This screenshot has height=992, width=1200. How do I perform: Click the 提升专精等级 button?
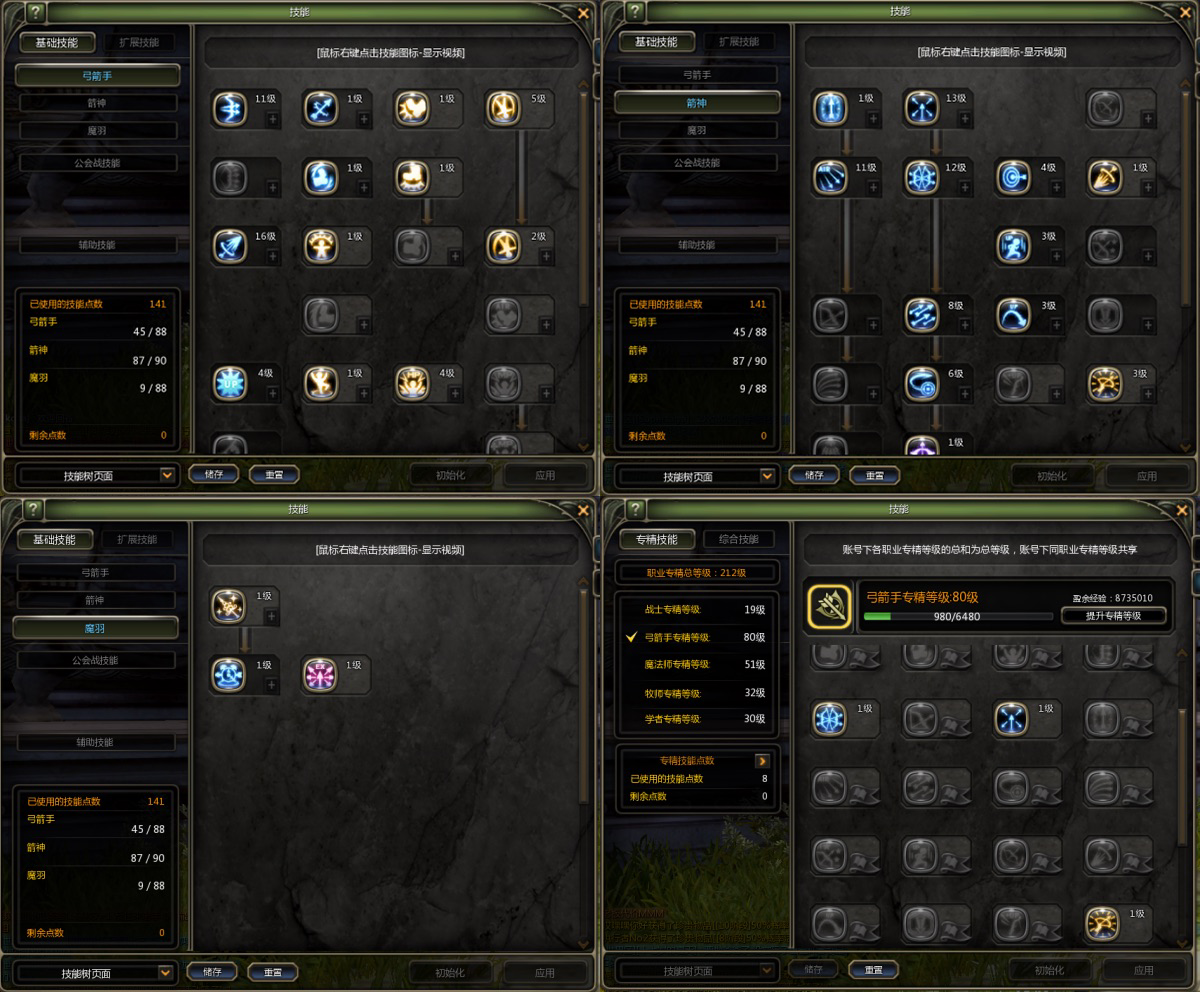pos(1113,616)
